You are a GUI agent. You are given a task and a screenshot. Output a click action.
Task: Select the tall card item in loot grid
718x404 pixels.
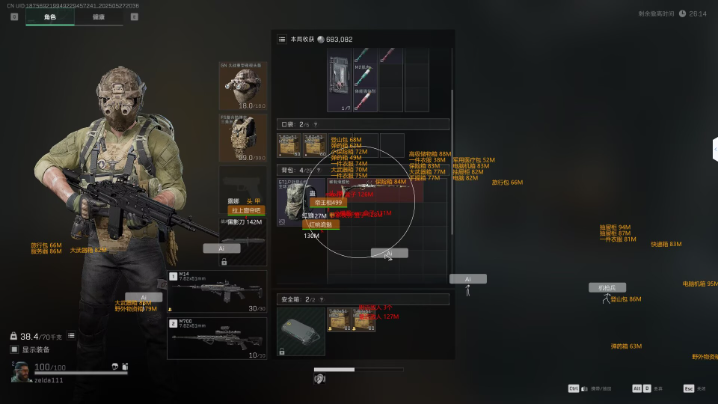(337, 79)
